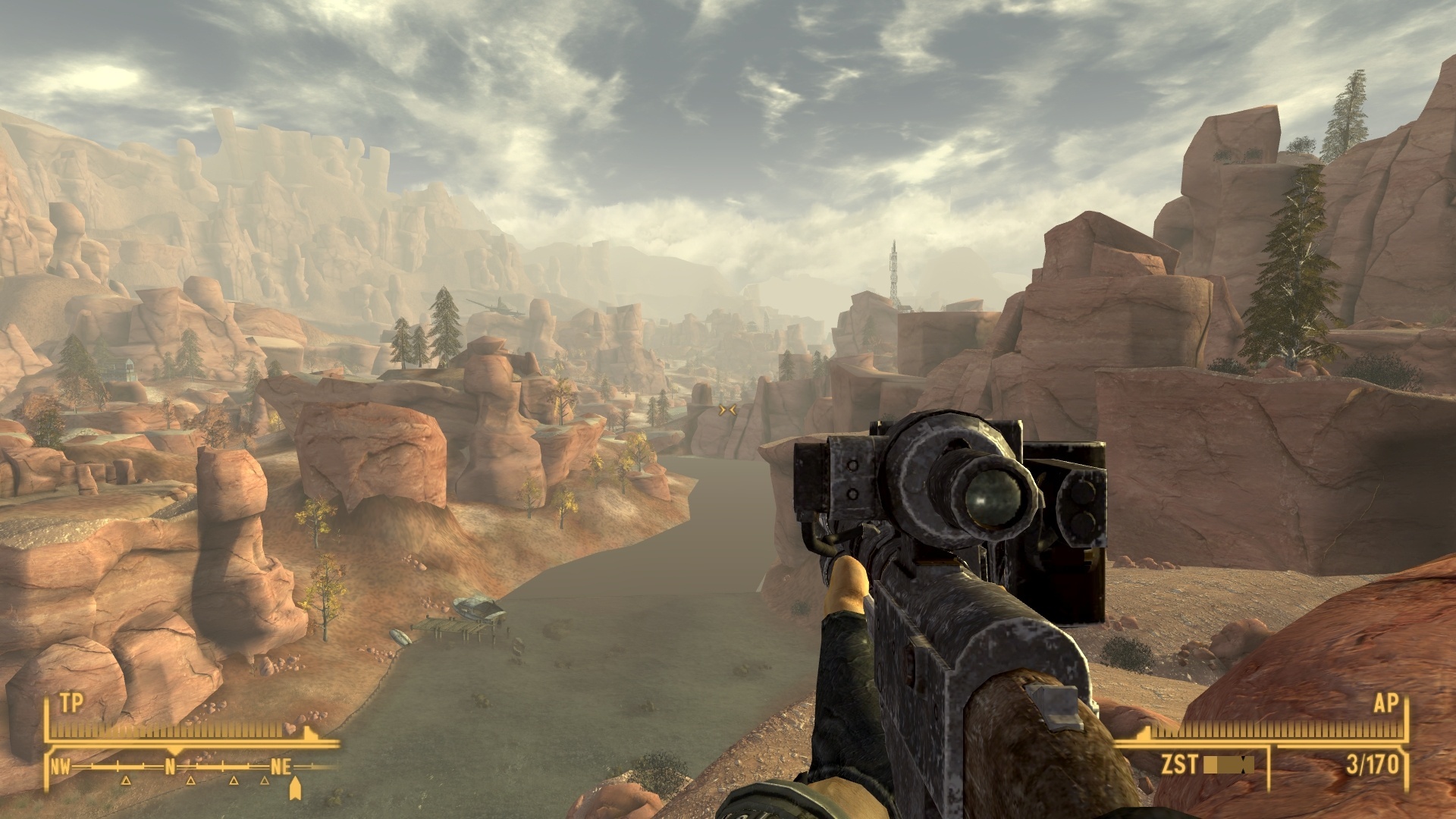The image size is (1456, 819).
Task: Toggle the leftmost triangle marker under the compass
Action: pyautogui.click(x=126, y=782)
